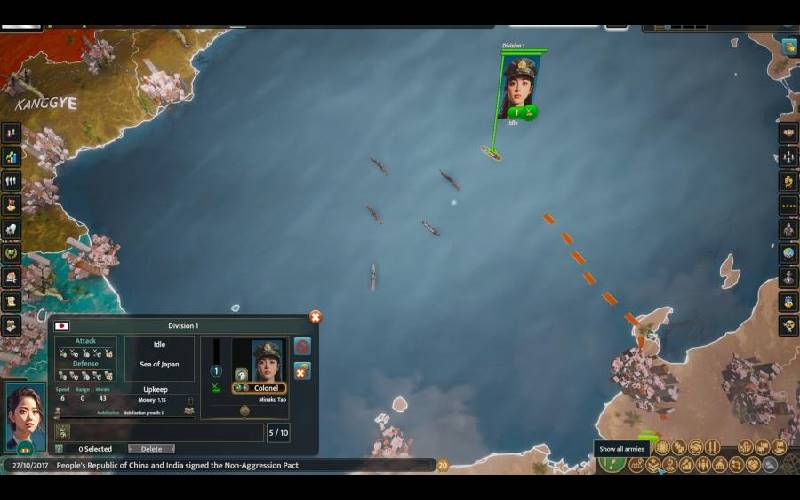800x500 pixels.
Task: Click the red circular button beside the Colonel portrait
Action: [x=302, y=346]
